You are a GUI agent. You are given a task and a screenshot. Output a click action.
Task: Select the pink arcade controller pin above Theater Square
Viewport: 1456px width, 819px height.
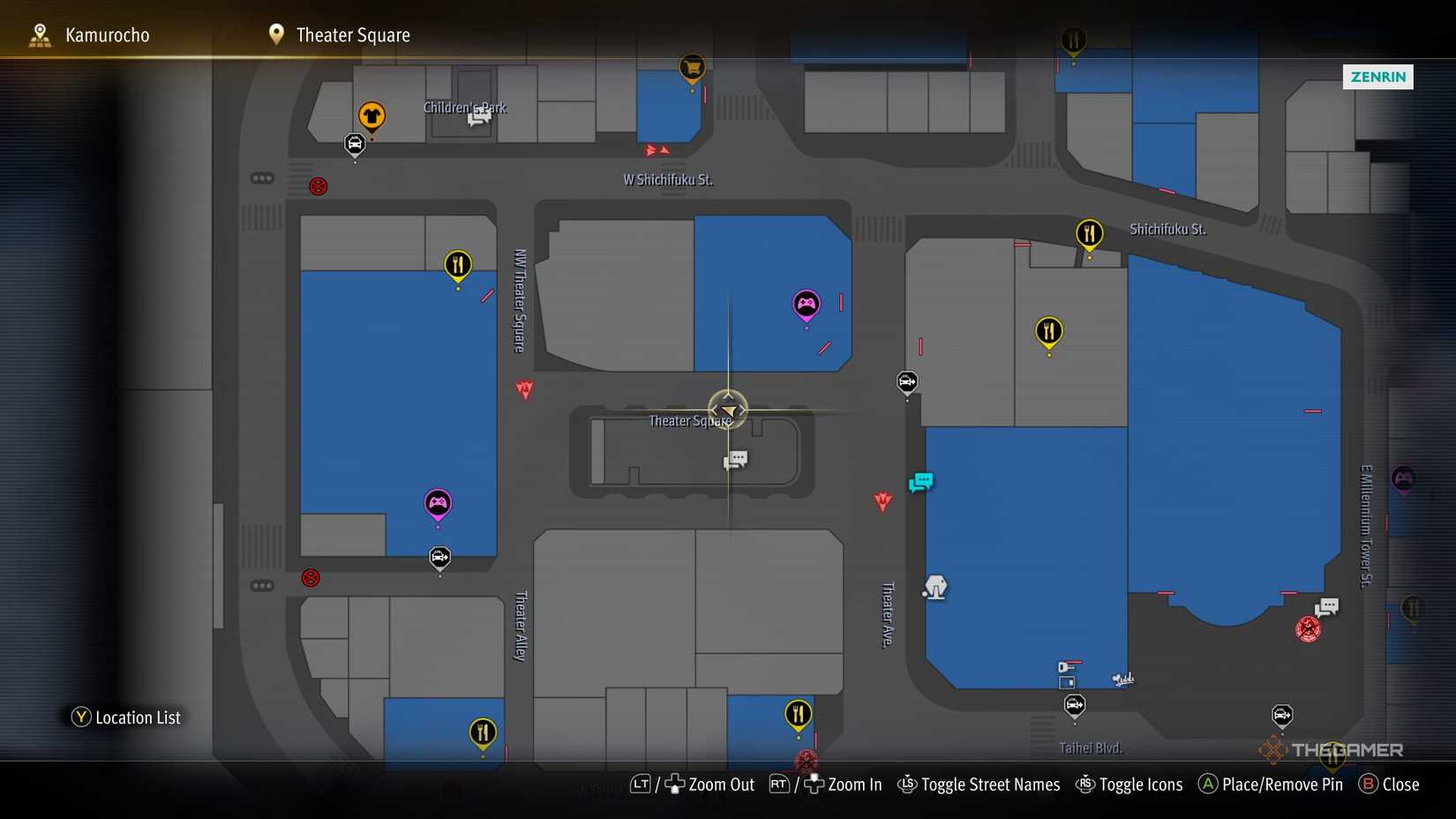[806, 304]
